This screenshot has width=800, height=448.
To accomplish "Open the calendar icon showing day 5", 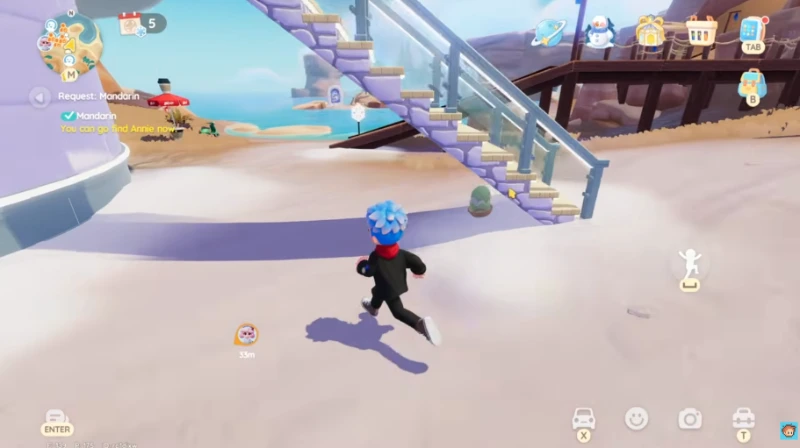I will (x=131, y=24).
